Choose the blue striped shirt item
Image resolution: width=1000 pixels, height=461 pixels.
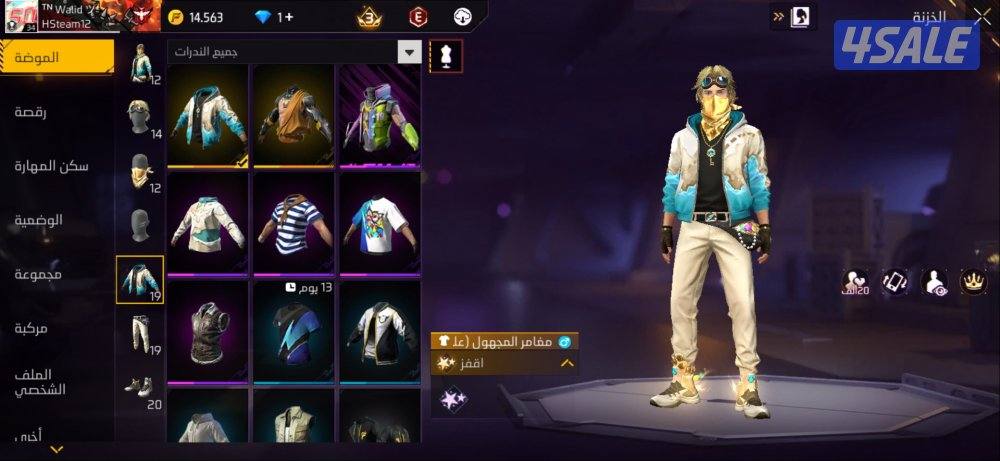[x=294, y=223]
